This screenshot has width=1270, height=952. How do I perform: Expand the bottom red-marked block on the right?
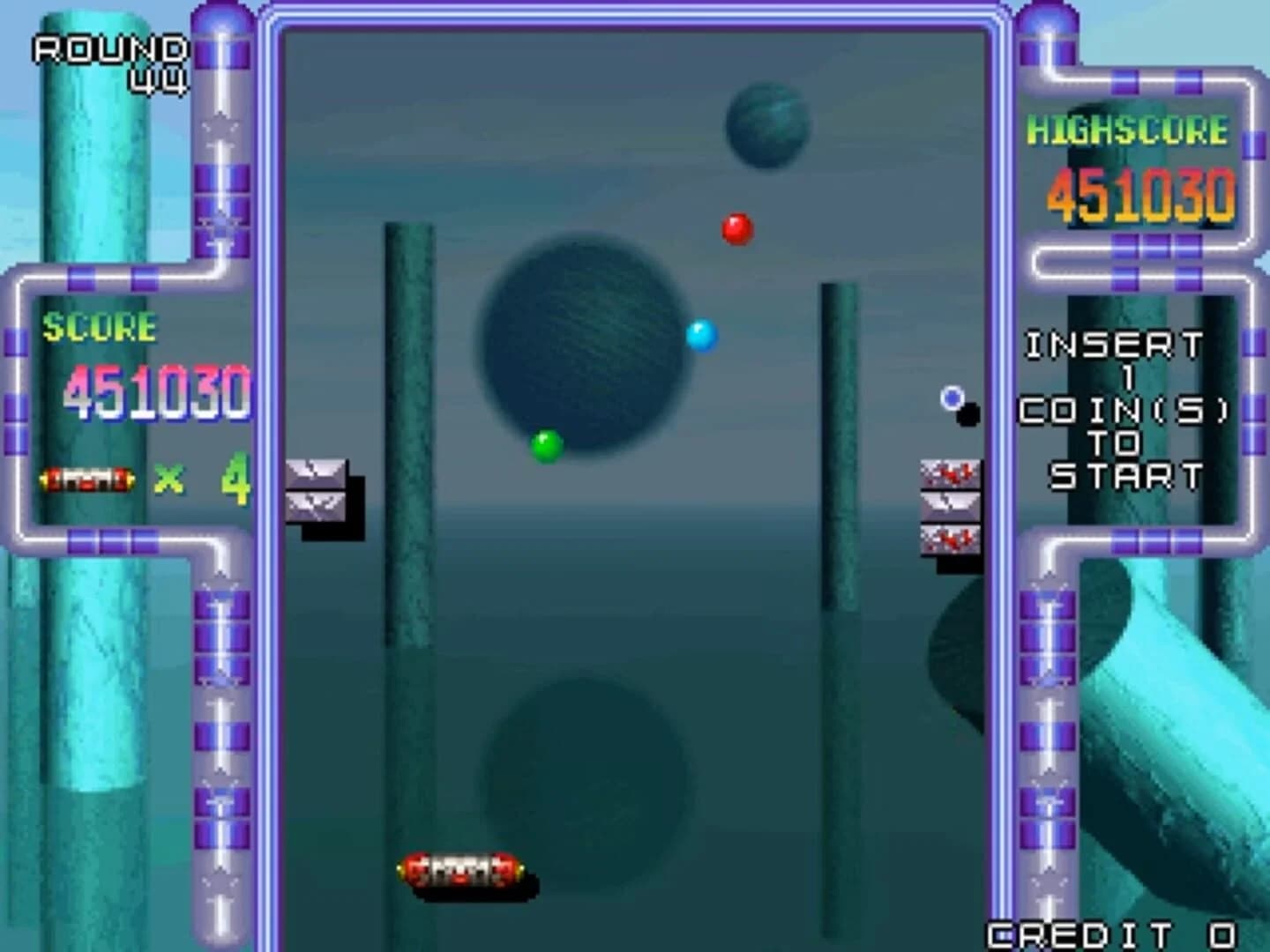tap(948, 539)
